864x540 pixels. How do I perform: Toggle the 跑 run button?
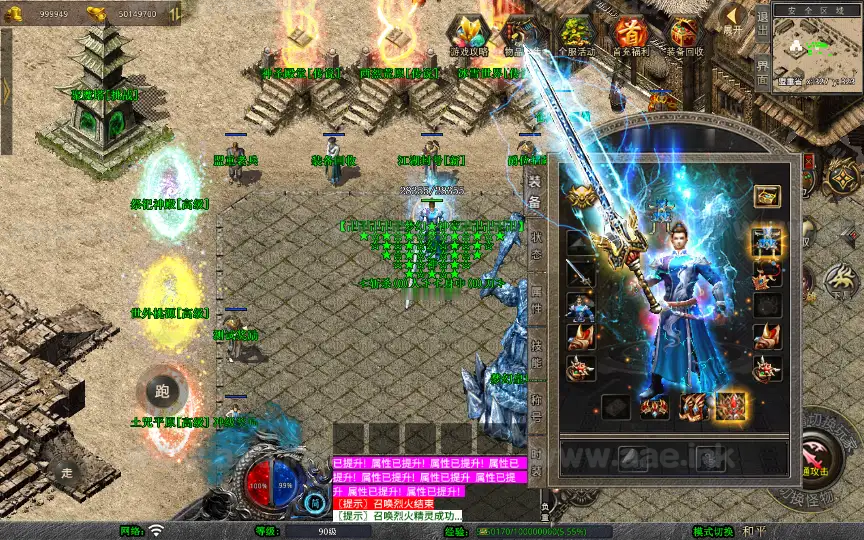163,392
